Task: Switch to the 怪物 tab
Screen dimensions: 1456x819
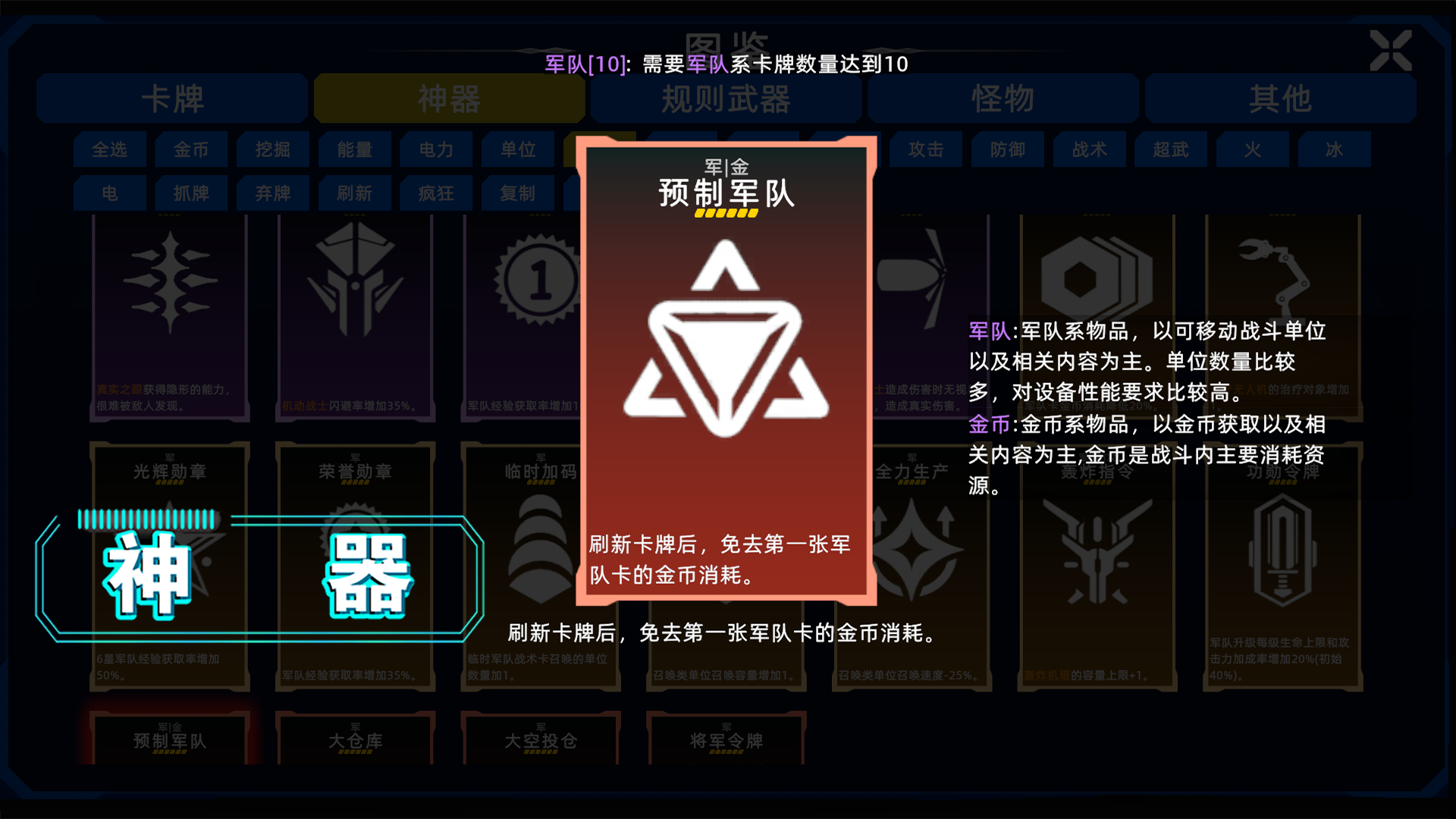Action: [1003, 99]
